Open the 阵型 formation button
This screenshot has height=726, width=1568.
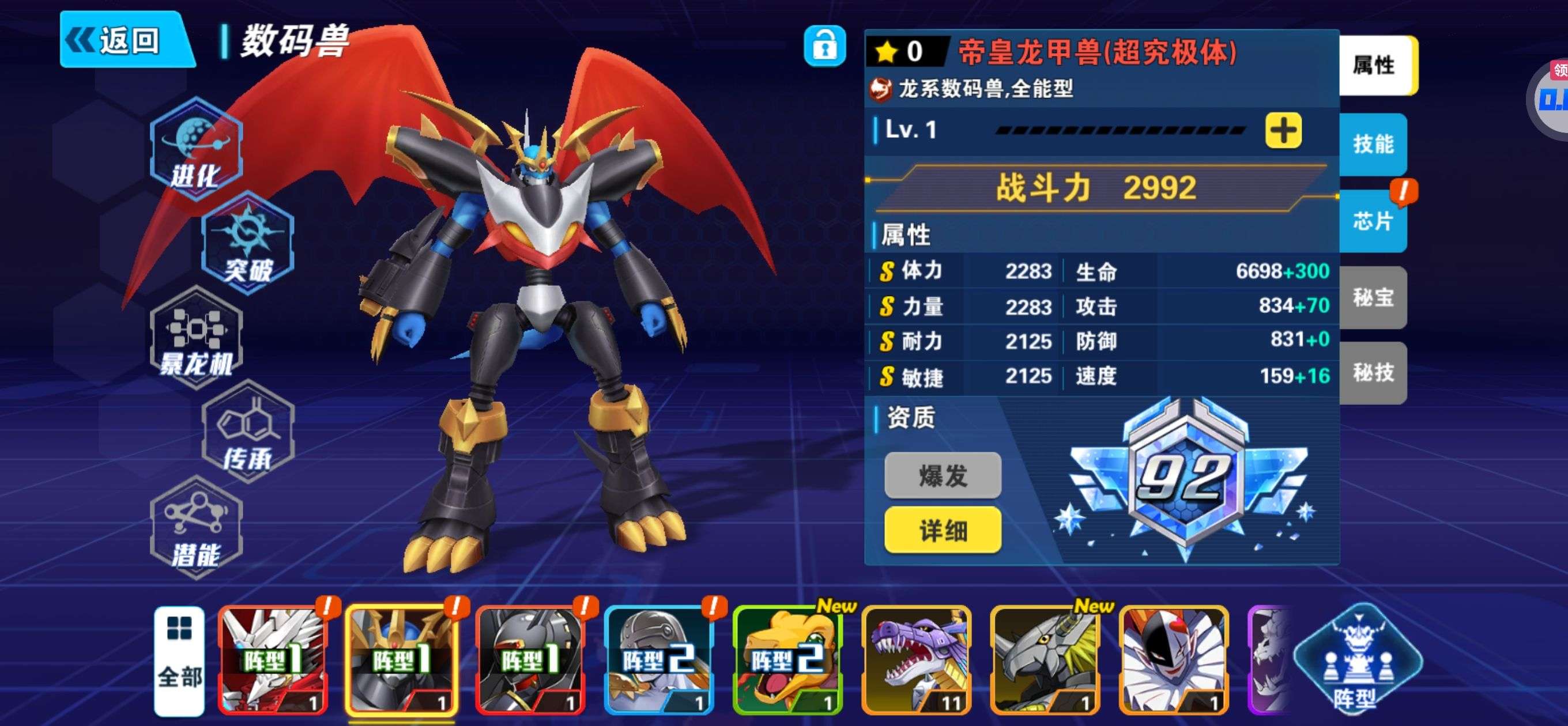point(1358,661)
